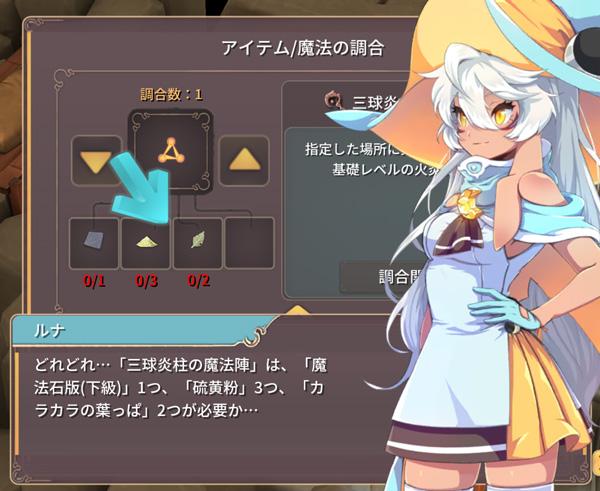
Task: Select the Karakara leaf ingredient slot
Action: [197, 243]
